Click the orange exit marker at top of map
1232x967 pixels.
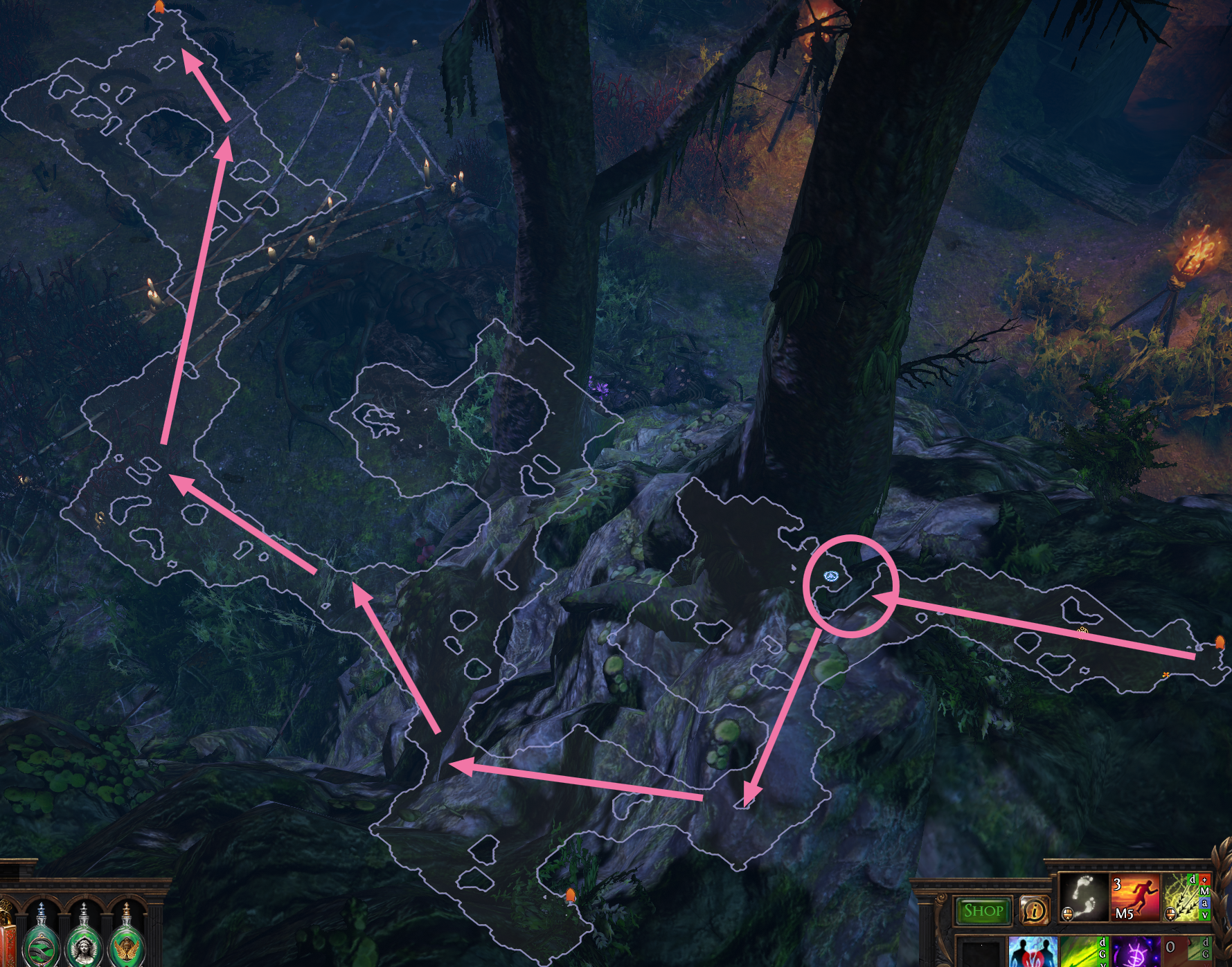click(x=159, y=8)
